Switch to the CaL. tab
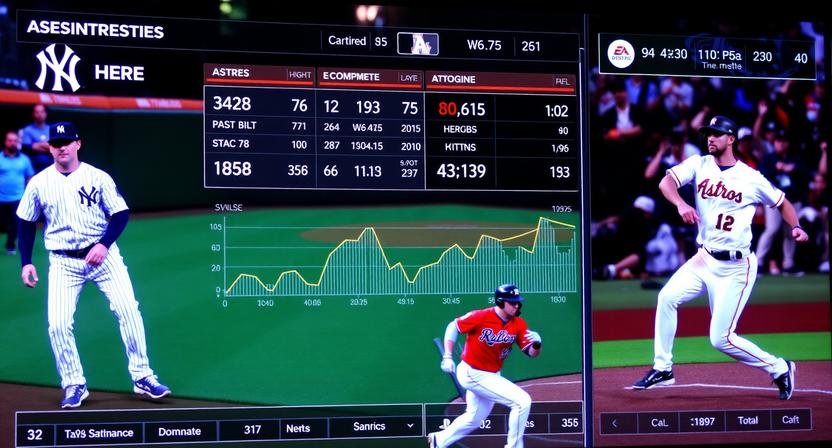Viewport: 832px width, 448px height. click(x=652, y=422)
